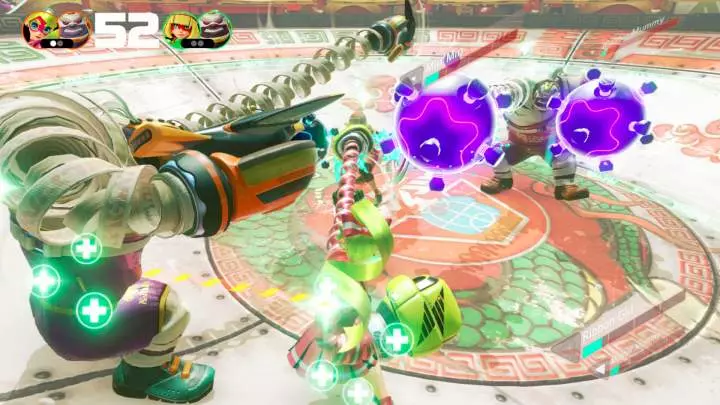Choose Min Min's portrait on the green team
Screen dimensions: 720x405
tap(180, 28)
